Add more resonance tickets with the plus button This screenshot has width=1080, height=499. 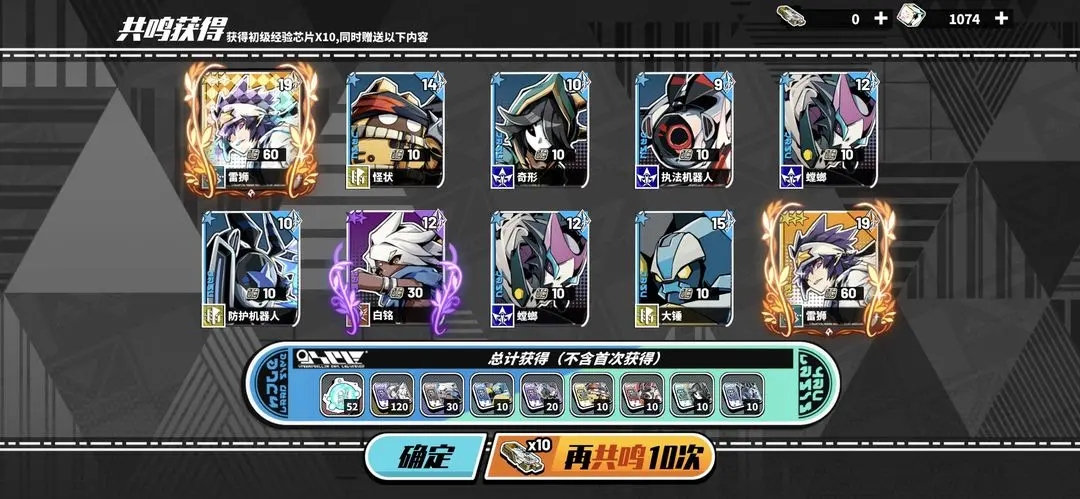880,18
